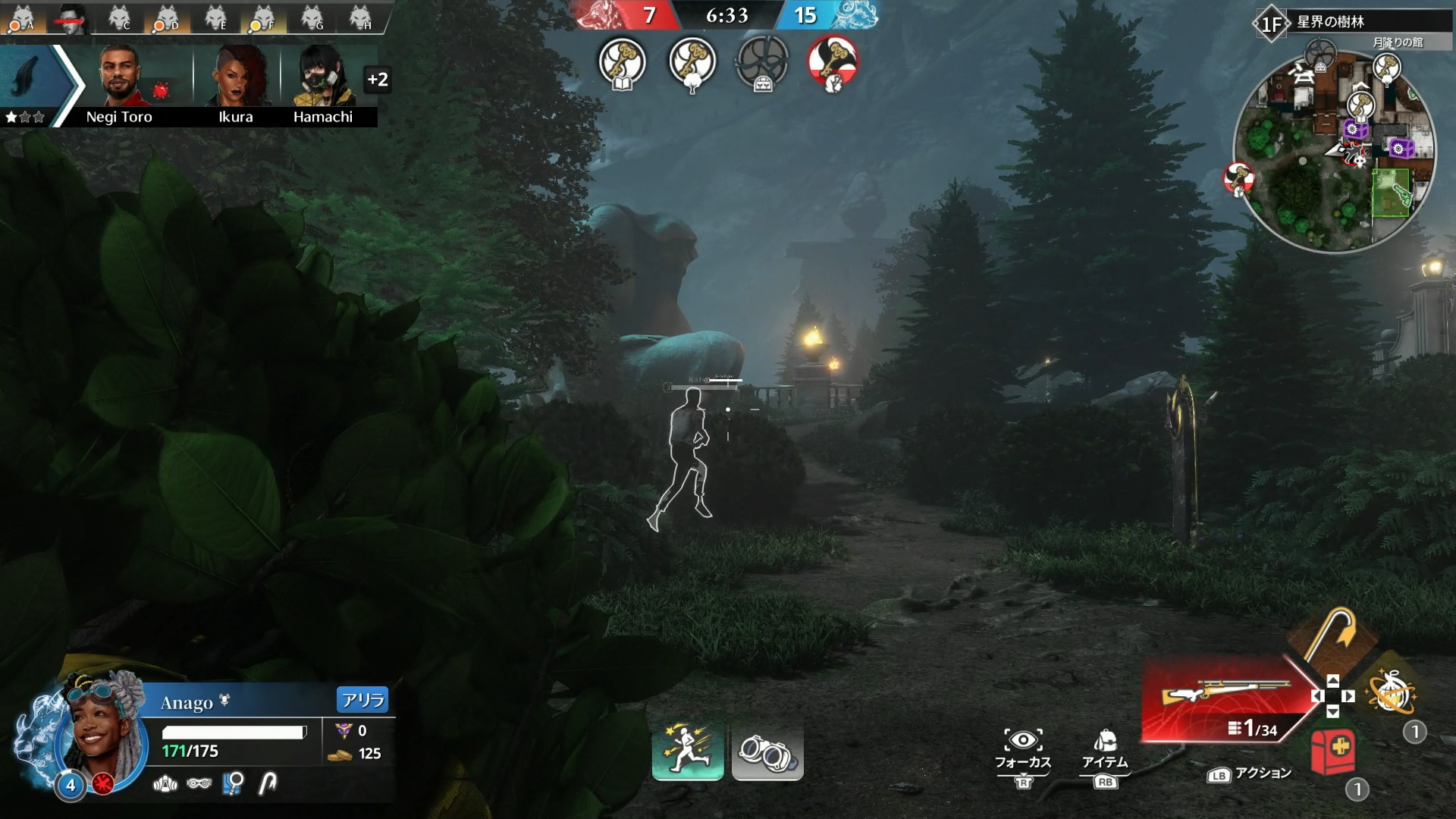
Task: Click the red-eyed player icon in the roster
Action: point(71,18)
